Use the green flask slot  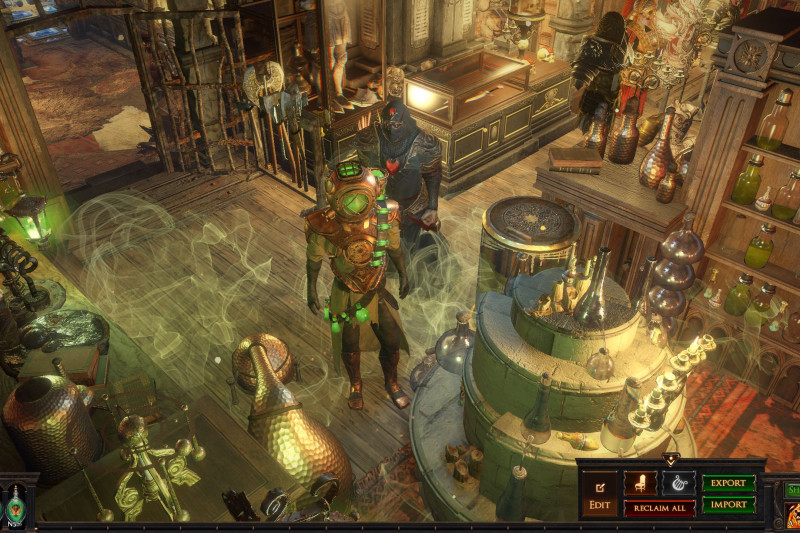pos(16,504)
